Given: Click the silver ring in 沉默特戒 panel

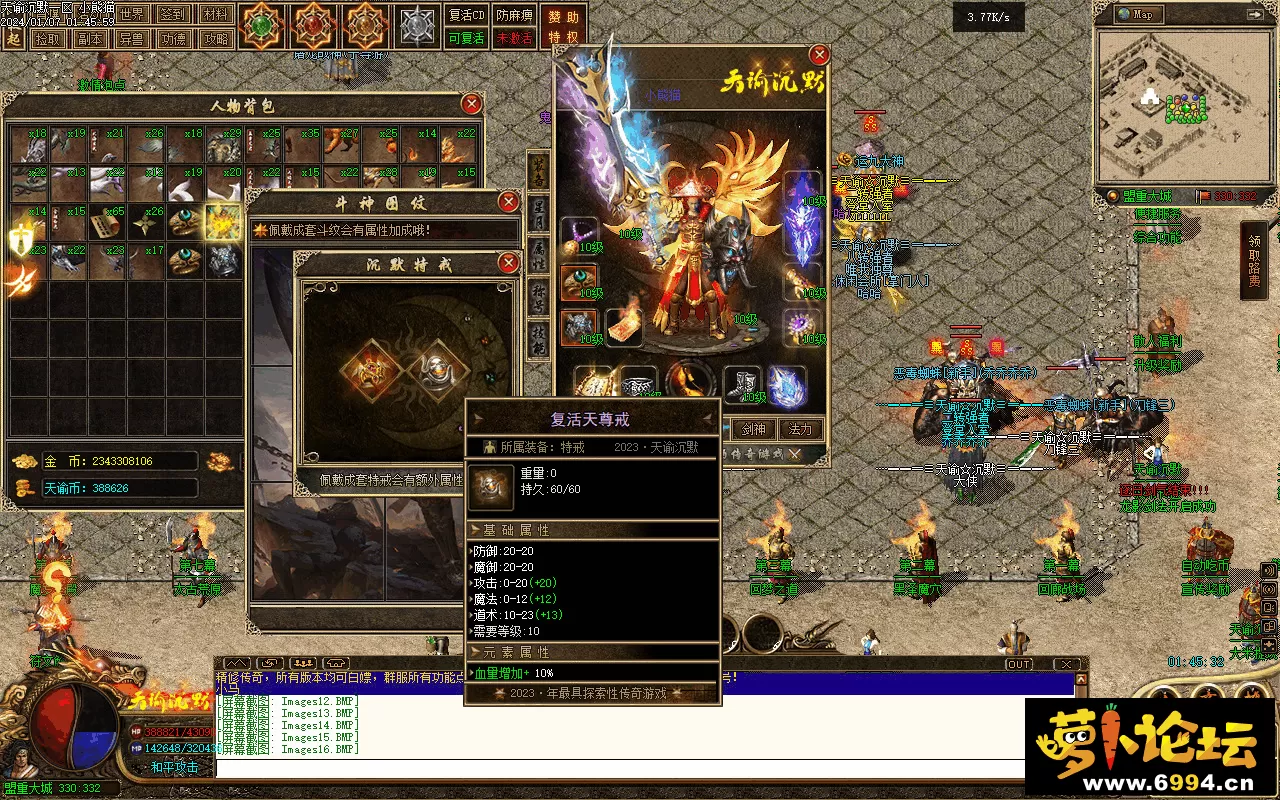Looking at the screenshot, I should 439,370.
